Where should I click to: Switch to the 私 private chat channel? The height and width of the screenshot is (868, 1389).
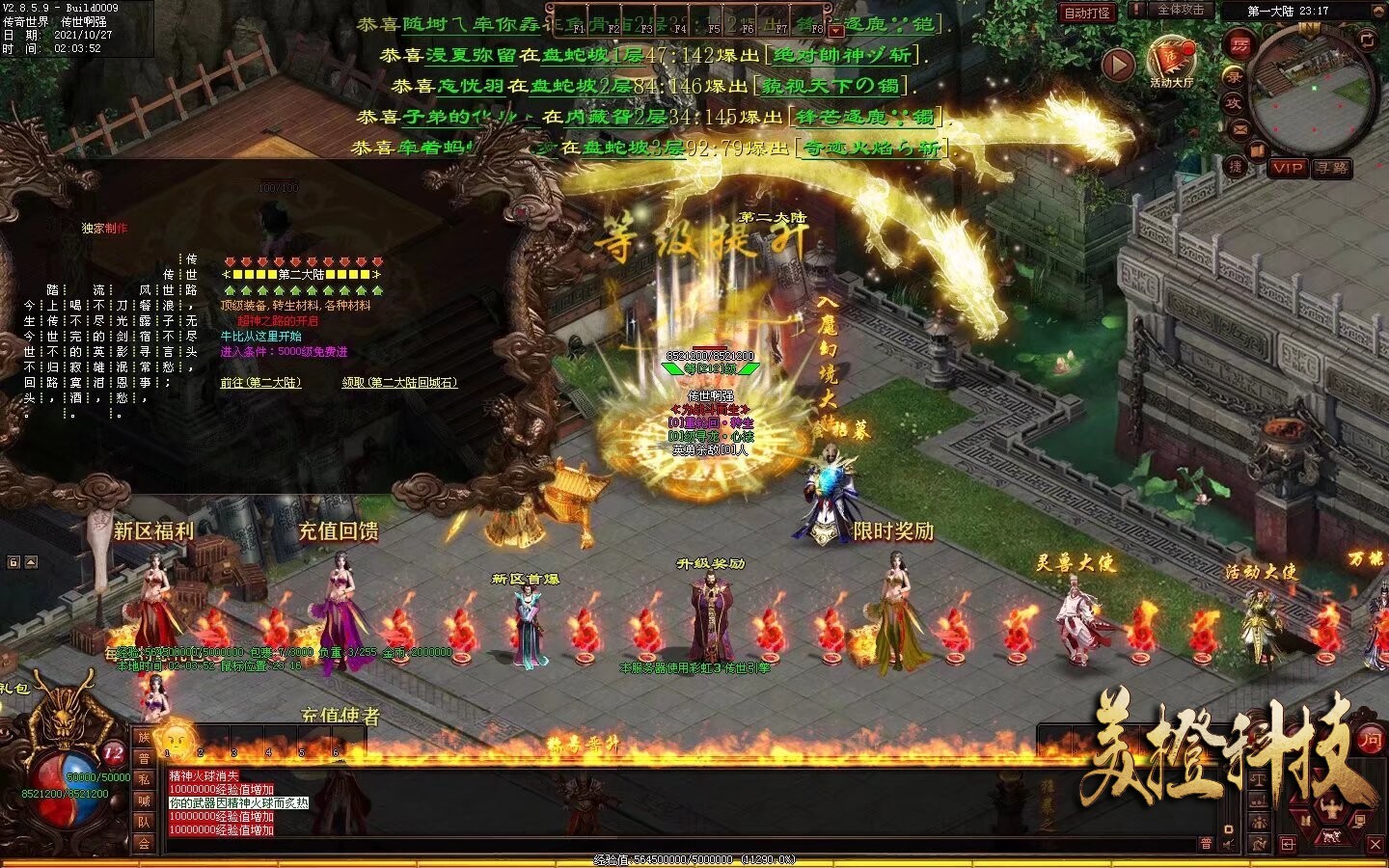144,779
